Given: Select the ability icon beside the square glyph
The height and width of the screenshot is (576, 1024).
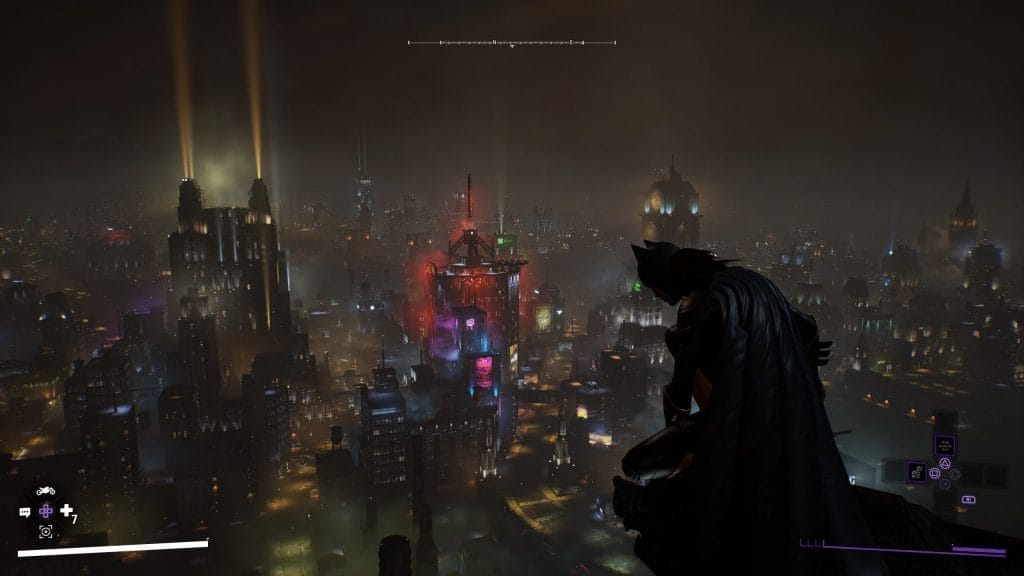Looking at the screenshot, I should [915, 471].
